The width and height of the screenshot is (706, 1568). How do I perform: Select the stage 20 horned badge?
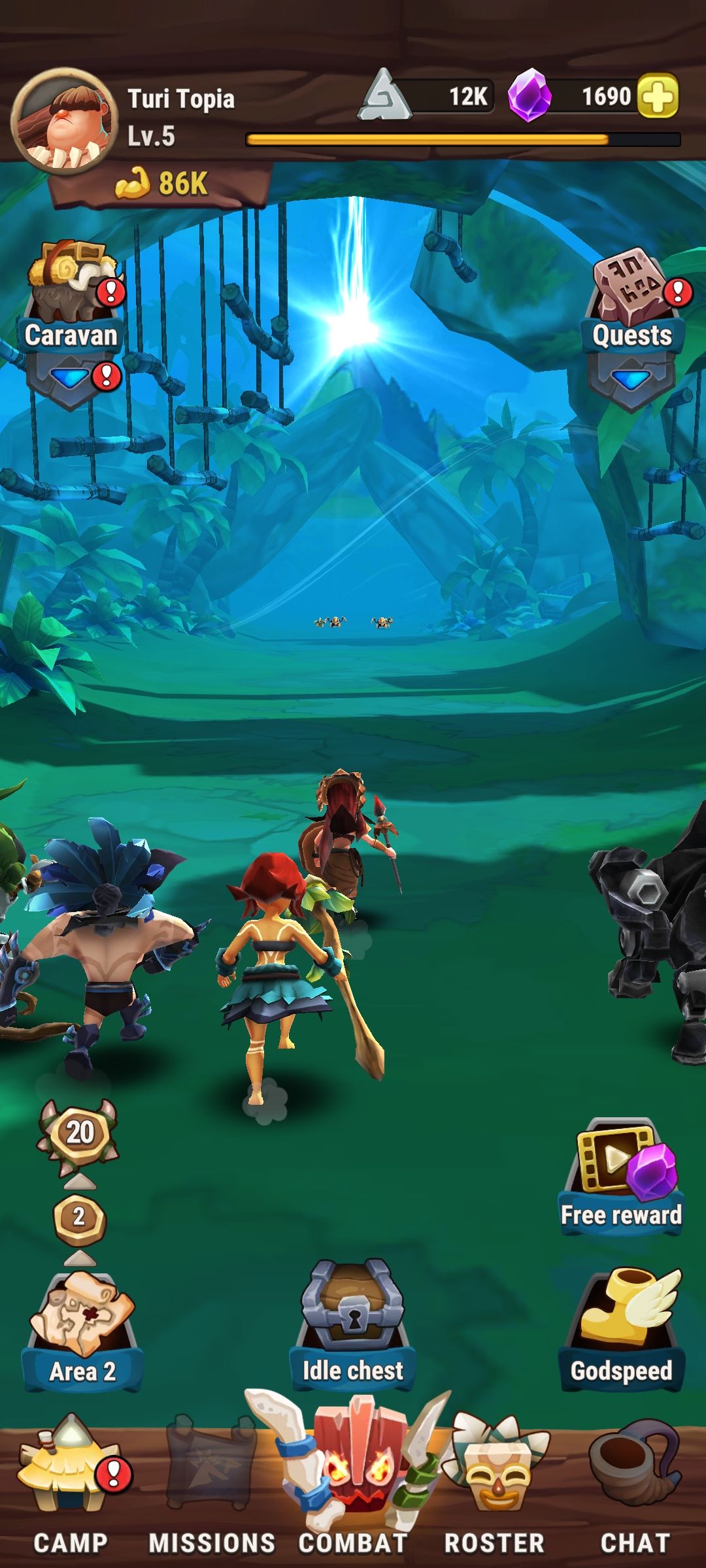click(79, 1134)
